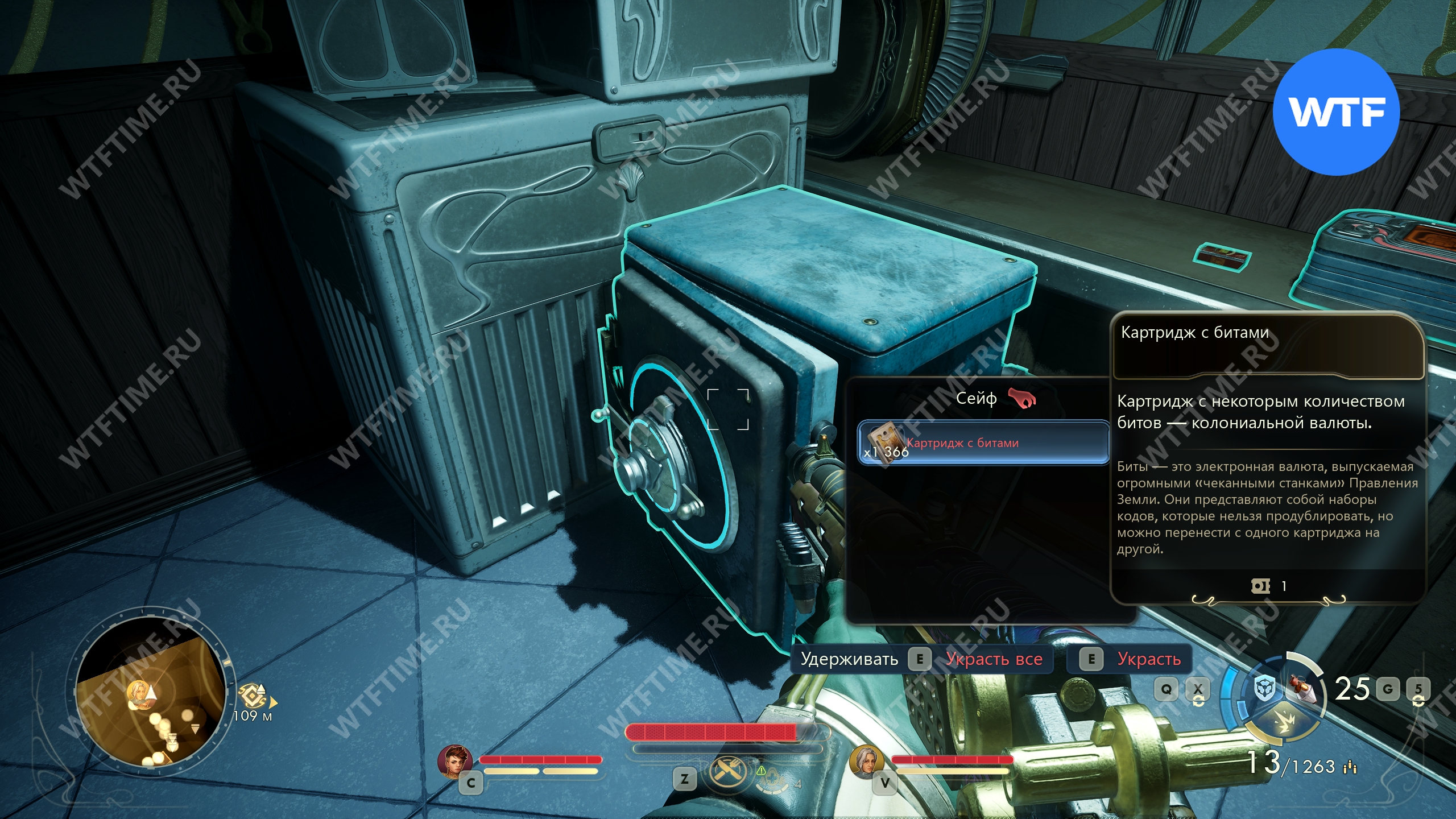
Task: Use the crossed knife and fork consumable
Action: coord(726,772)
